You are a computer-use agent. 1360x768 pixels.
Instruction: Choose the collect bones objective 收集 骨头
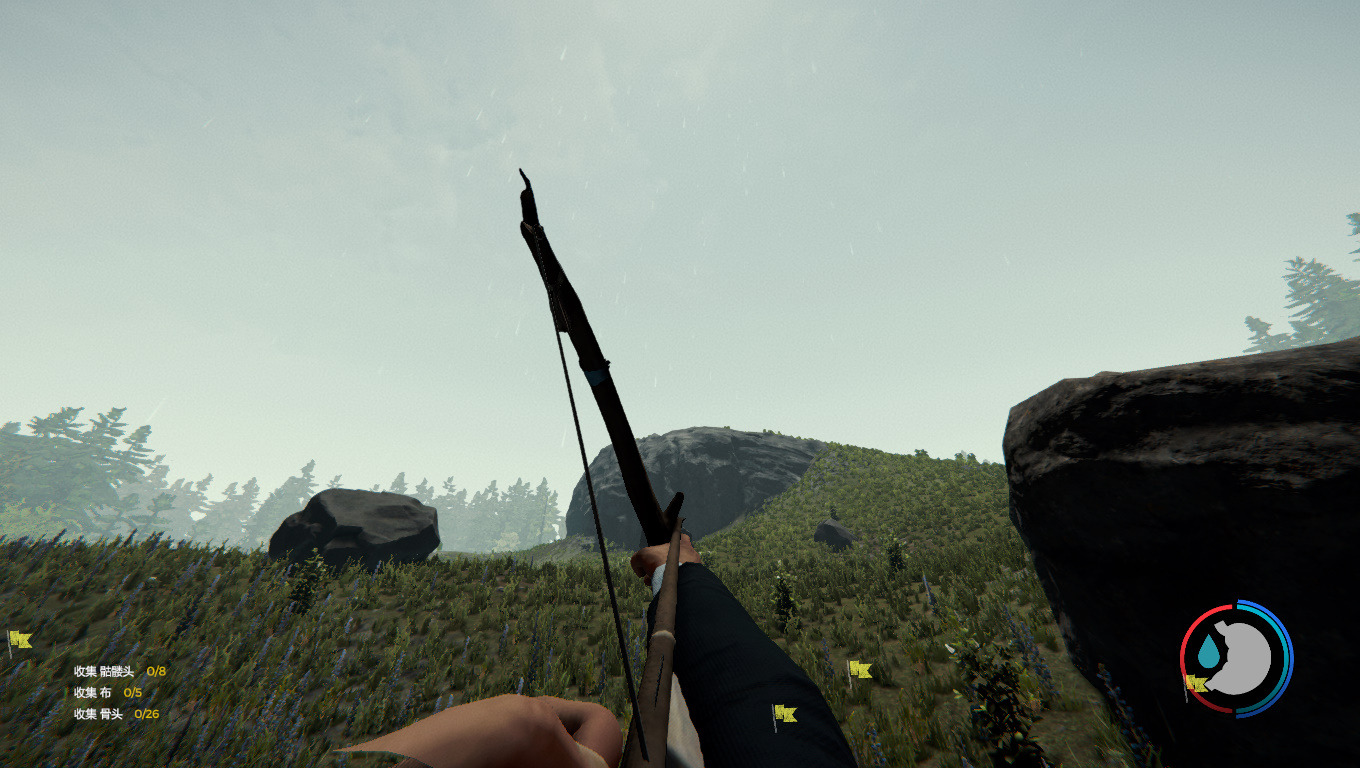point(116,714)
